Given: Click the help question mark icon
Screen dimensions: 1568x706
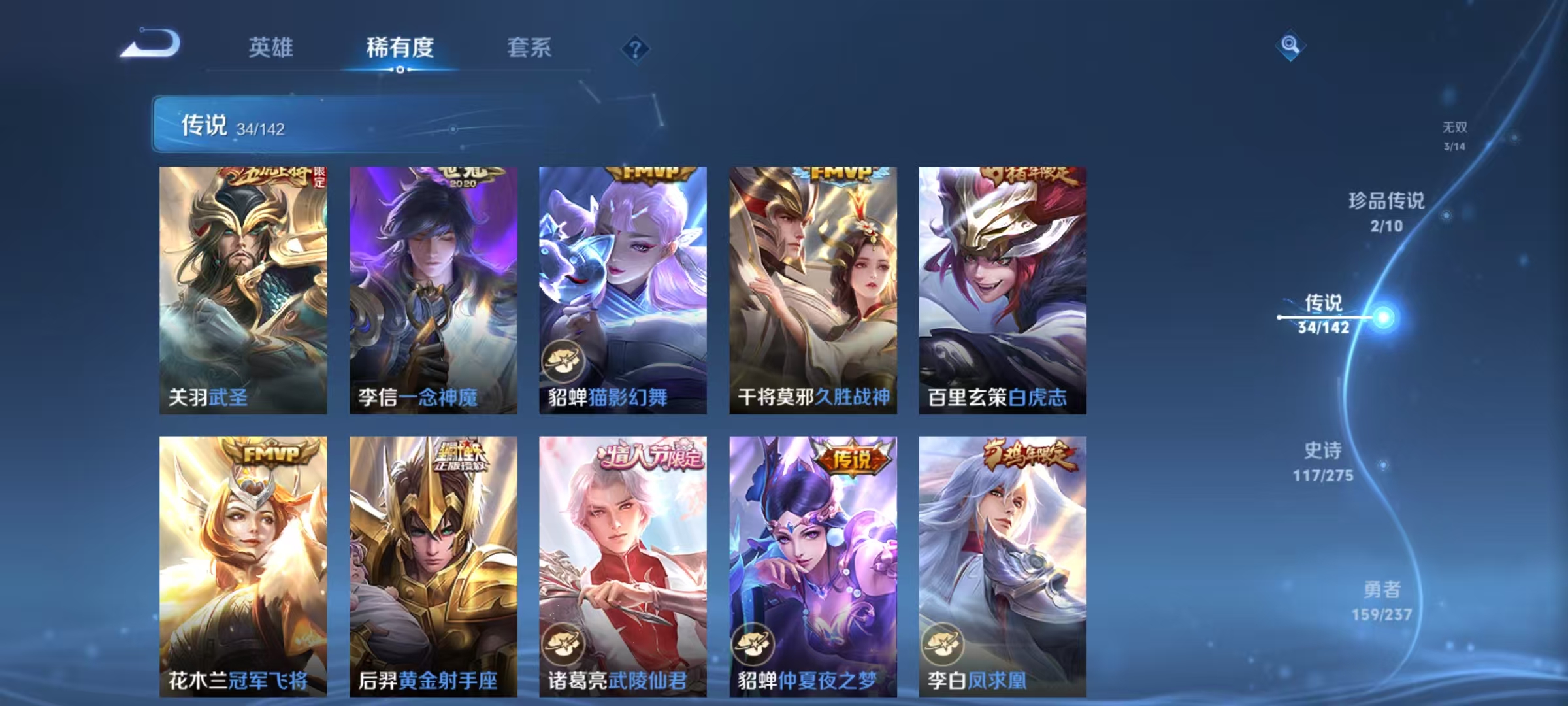Looking at the screenshot, I should tap(637, 50).
